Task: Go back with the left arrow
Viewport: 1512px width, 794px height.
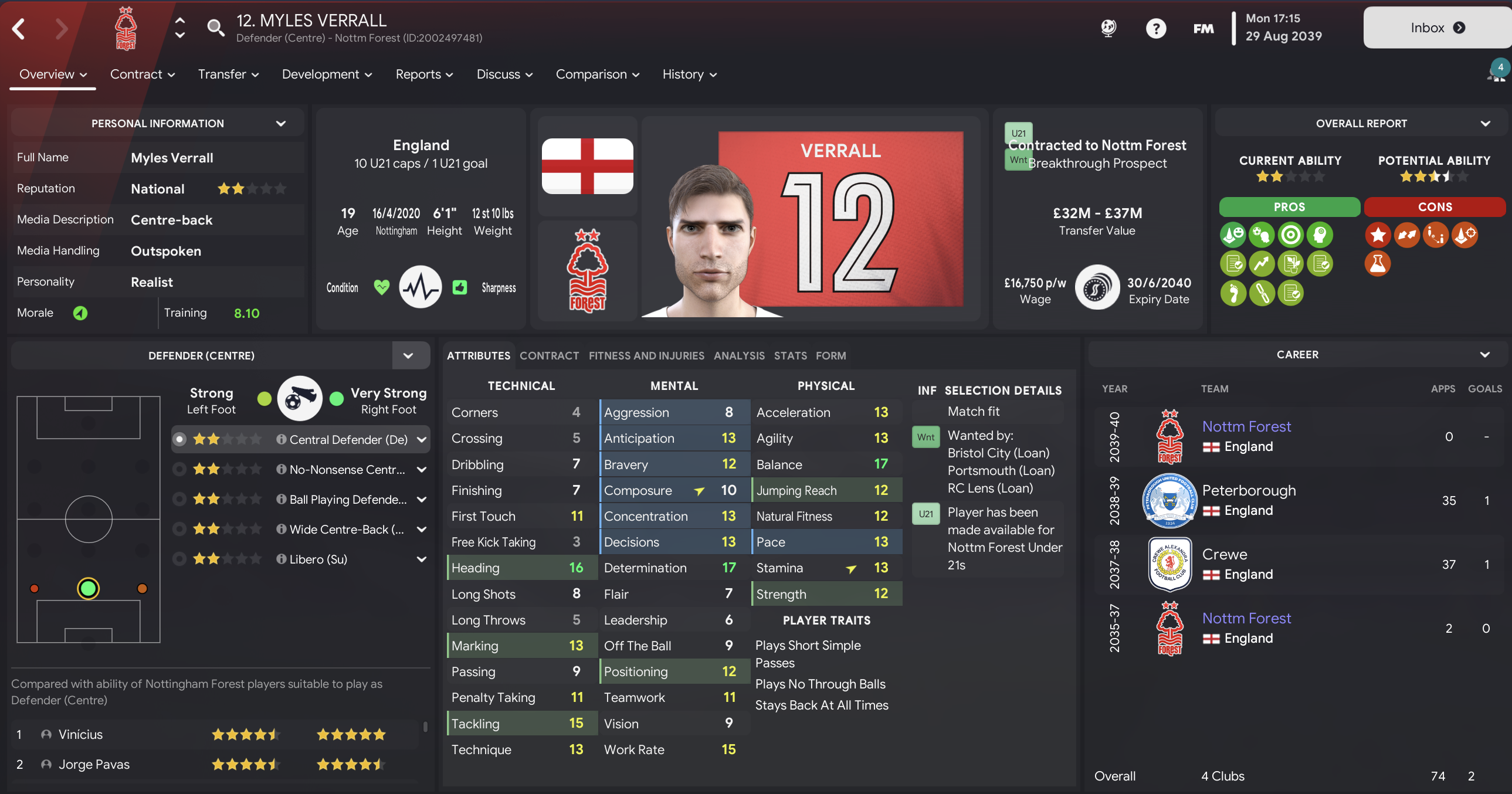Action: 19,28
